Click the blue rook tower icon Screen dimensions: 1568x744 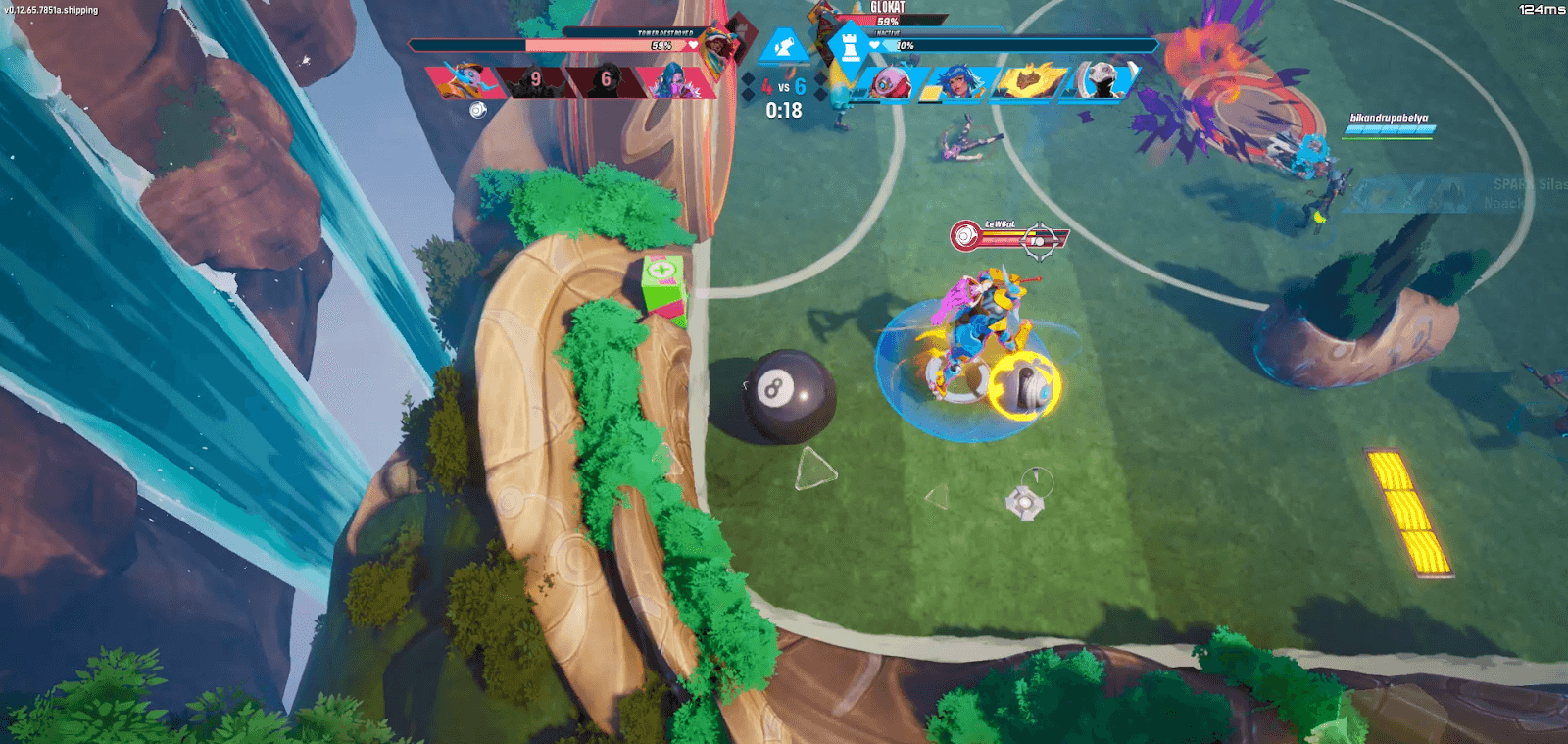point(847,46)
